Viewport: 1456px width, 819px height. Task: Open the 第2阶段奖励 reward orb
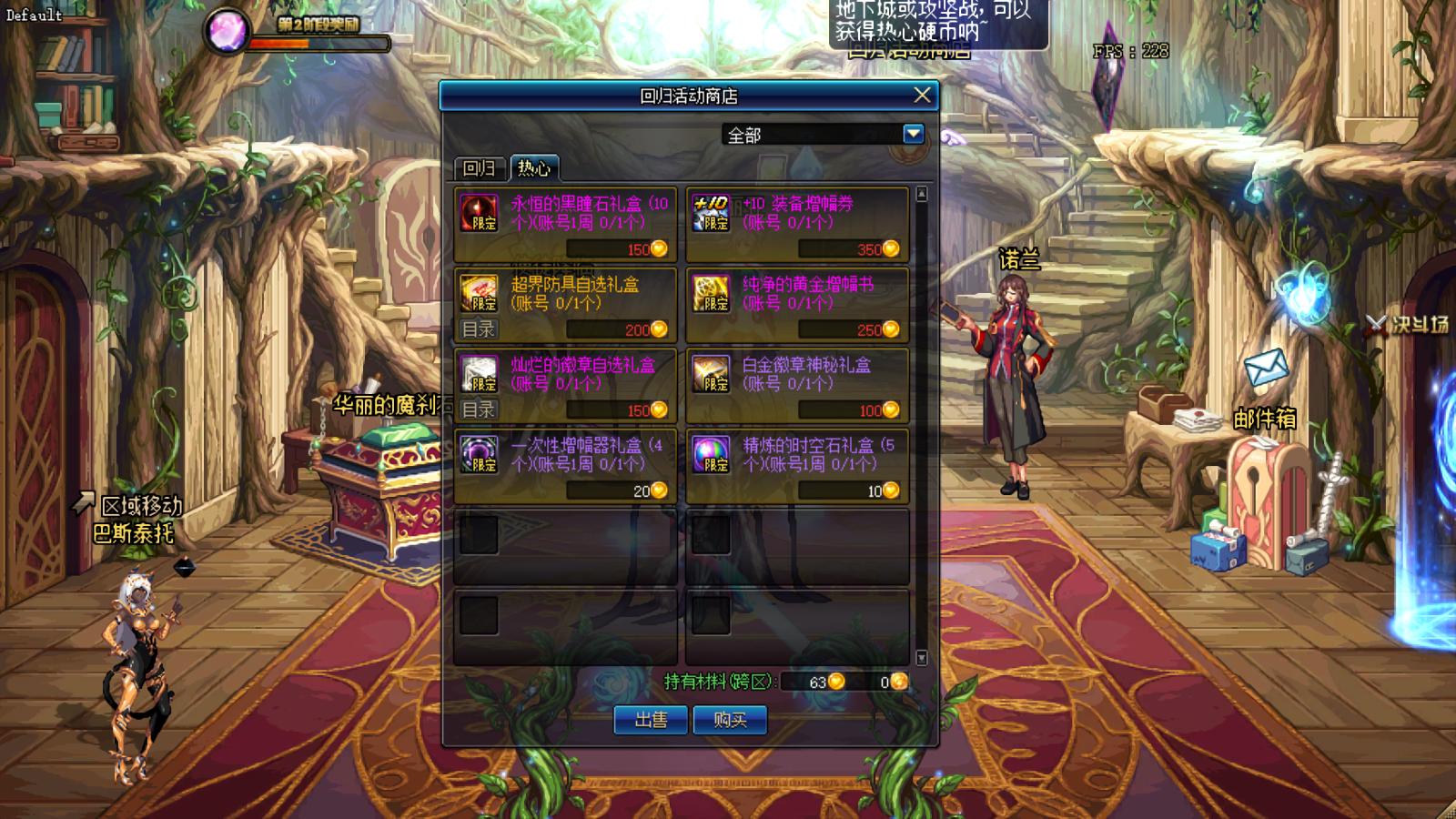click(225, 30)
